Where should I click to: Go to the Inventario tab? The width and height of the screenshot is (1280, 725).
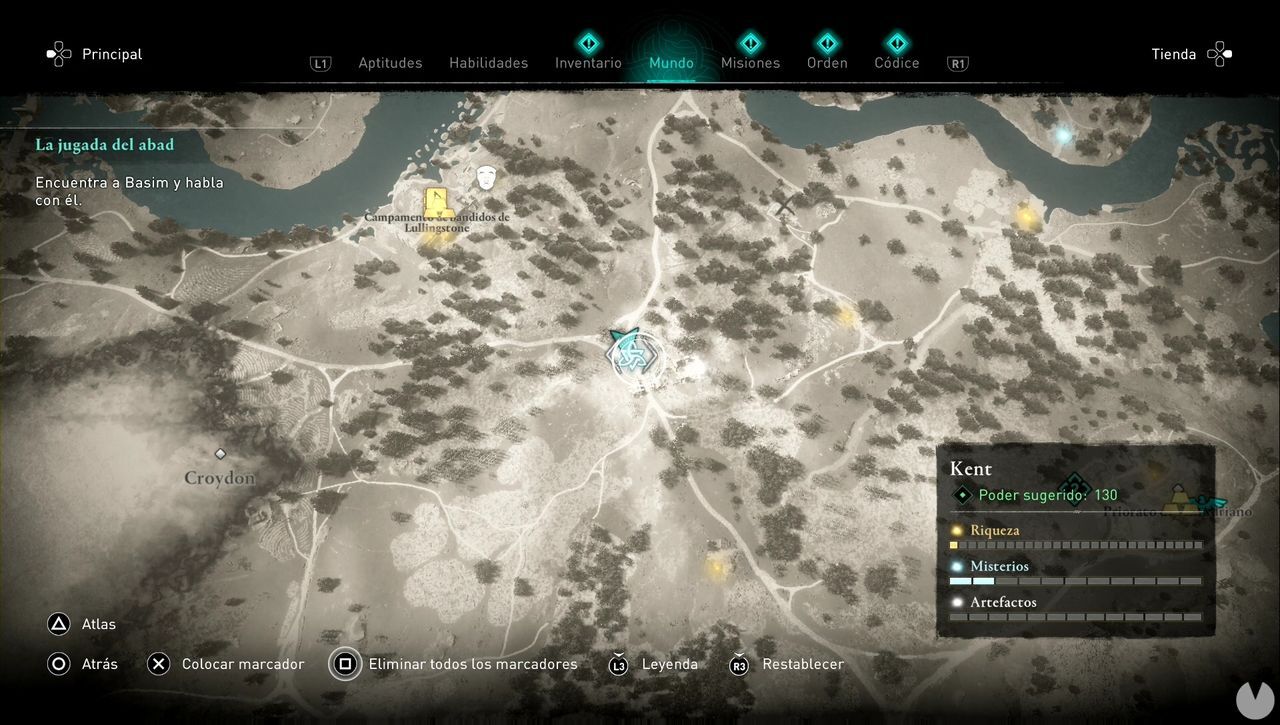(x=588, y=63)
